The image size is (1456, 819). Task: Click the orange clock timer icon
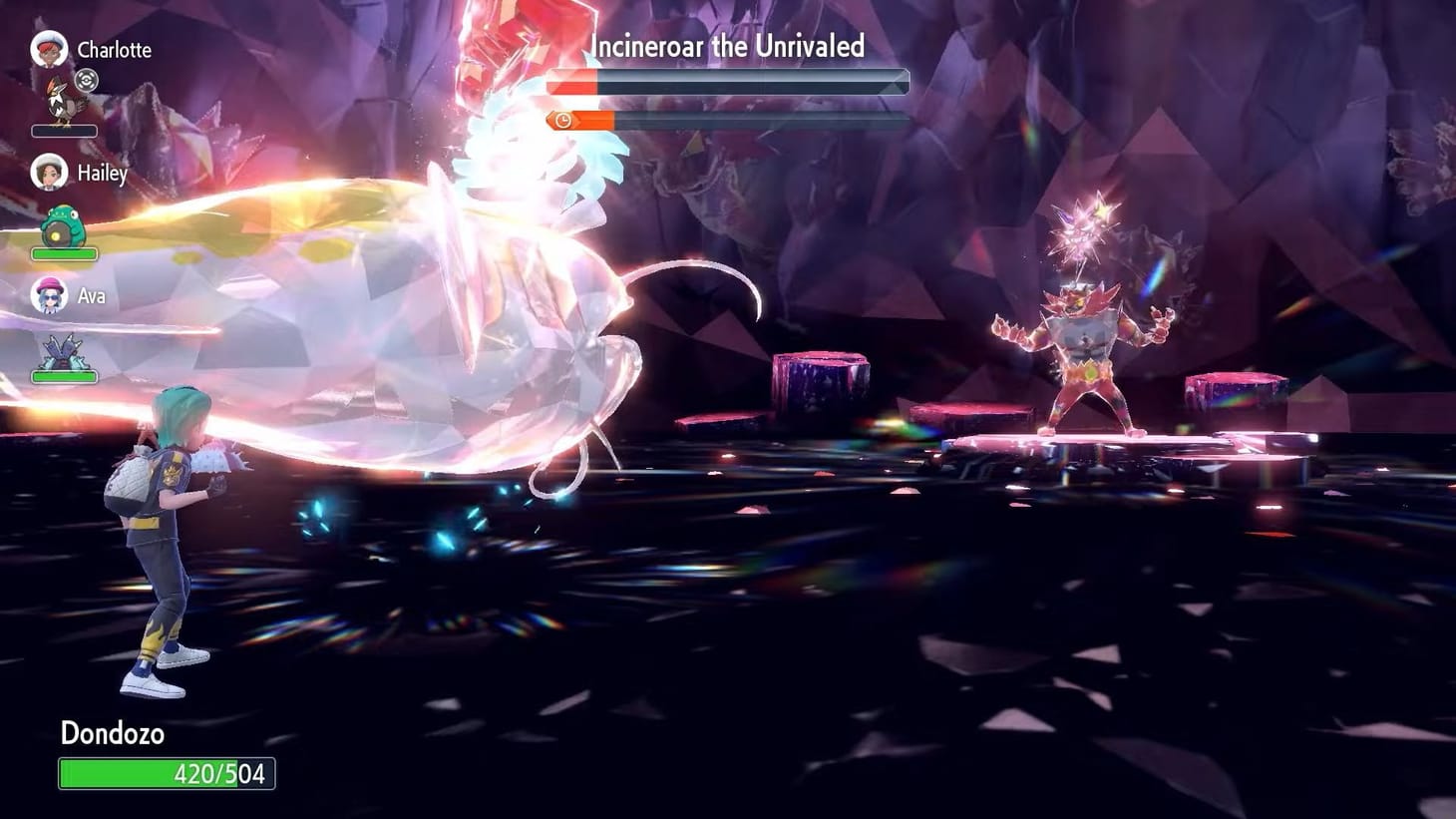[x=562, y=119]
